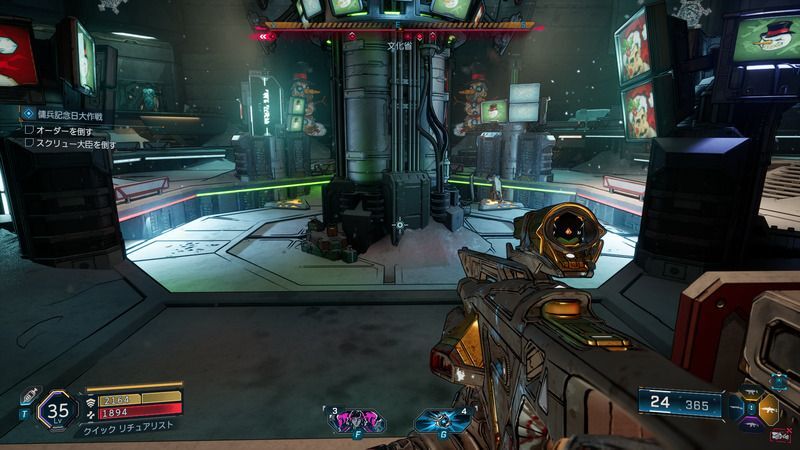Click the オーダーを倒す objective checkbox
The image size is (800, 450).
[x=29, y=131]
